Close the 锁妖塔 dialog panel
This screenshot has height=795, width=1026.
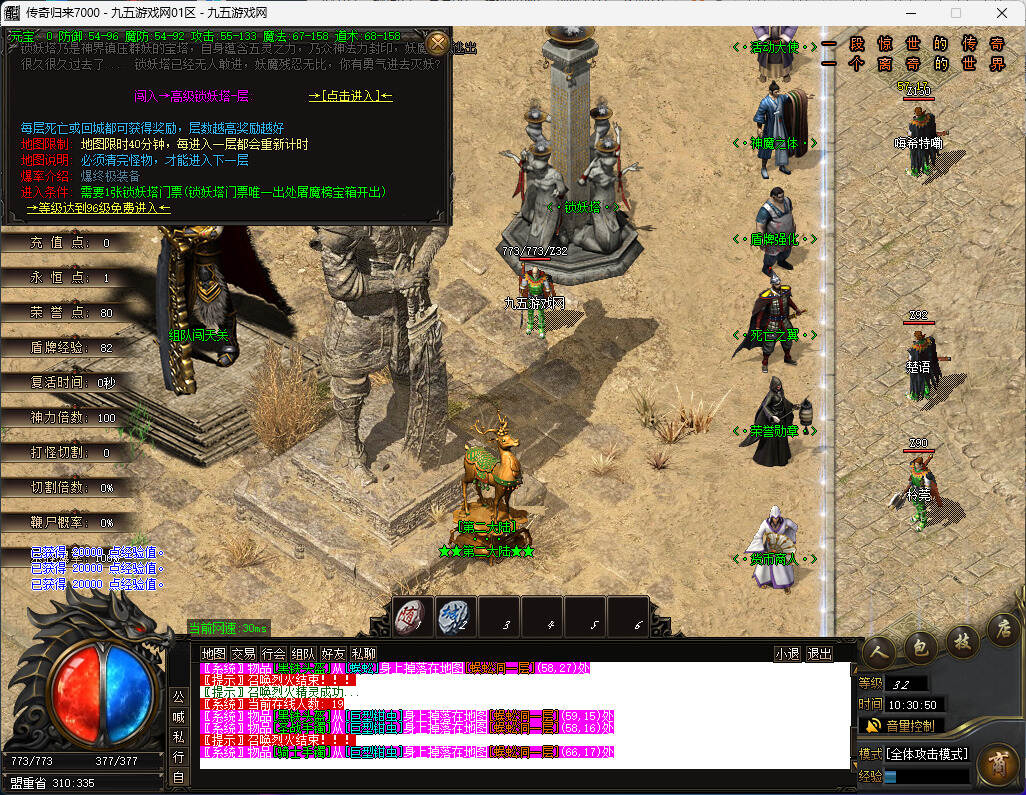[x=437, y=43]
